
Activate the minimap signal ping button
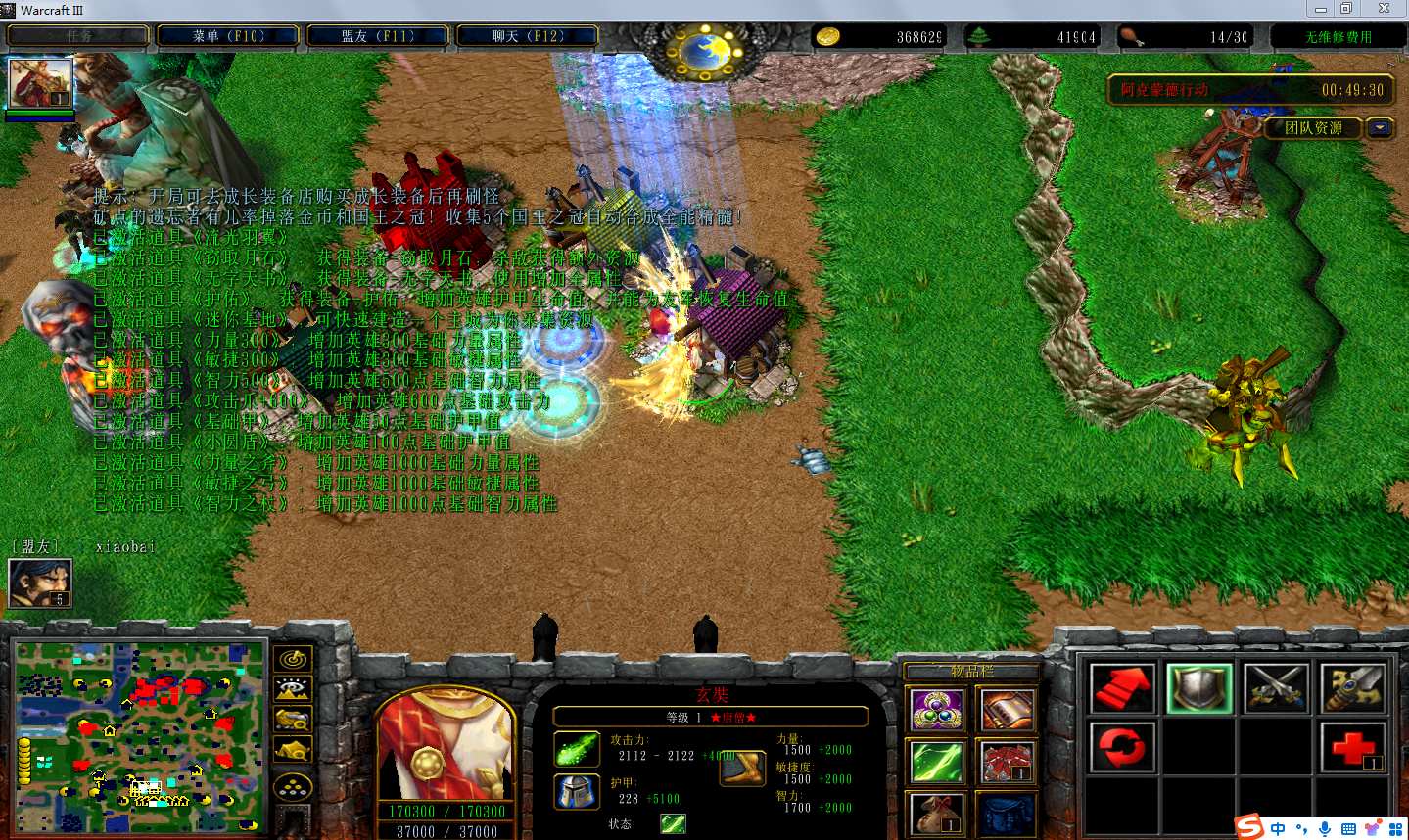click(293, 660)
